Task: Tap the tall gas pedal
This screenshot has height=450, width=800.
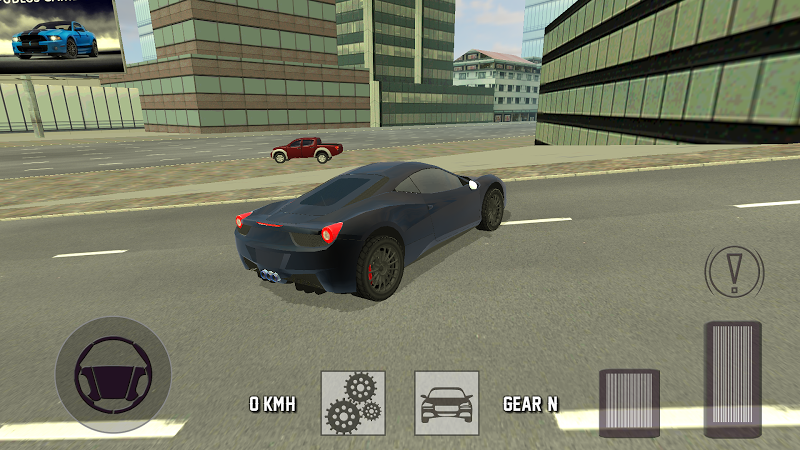Action: (x=733, y=379)
